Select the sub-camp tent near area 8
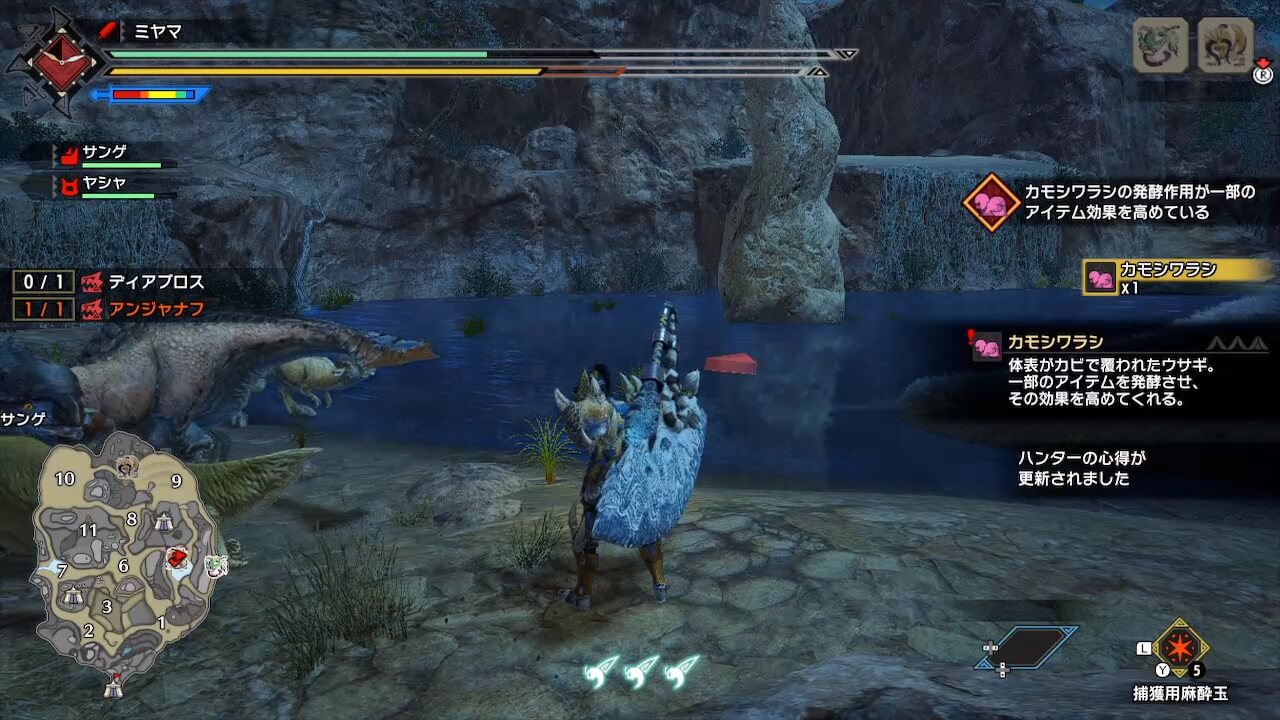Viewport: 1280px width, 720px height. coord(163,520)
